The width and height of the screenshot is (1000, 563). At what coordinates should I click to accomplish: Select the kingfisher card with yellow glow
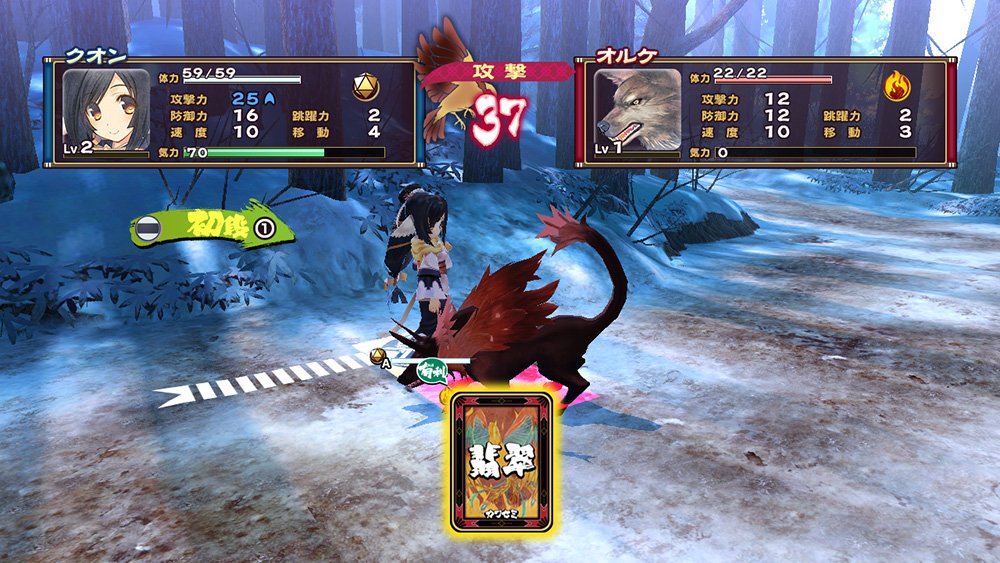(501, 461)
